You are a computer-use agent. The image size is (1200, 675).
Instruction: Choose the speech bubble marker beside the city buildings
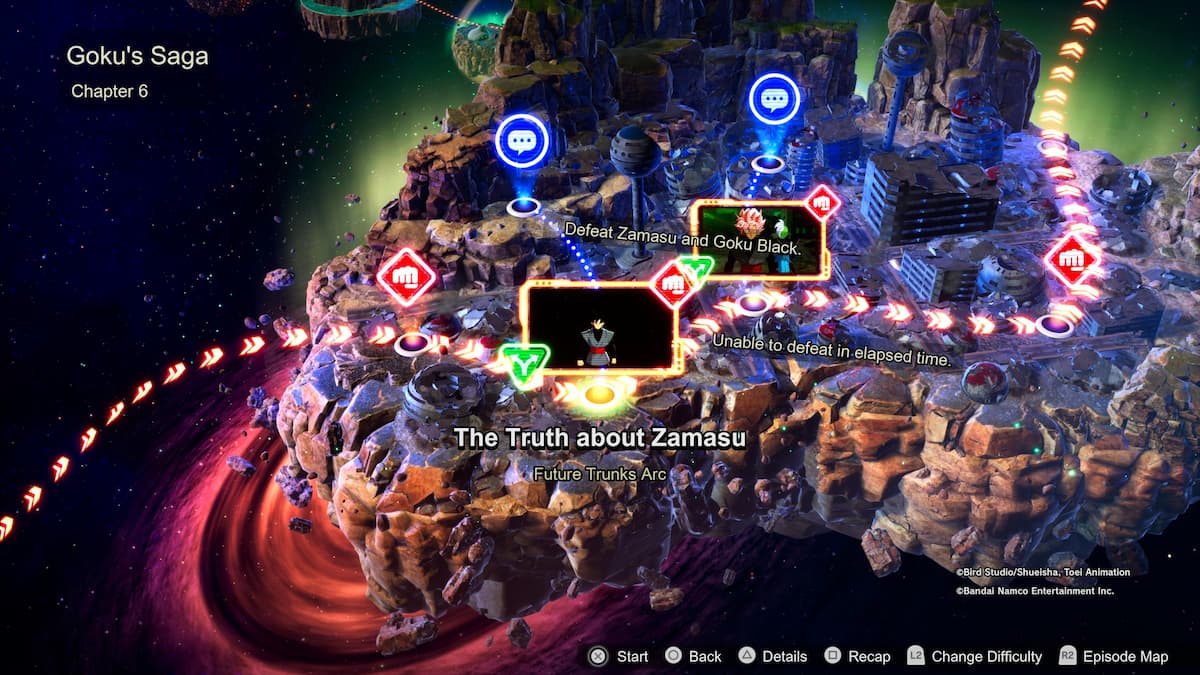(x=774, y=99)
